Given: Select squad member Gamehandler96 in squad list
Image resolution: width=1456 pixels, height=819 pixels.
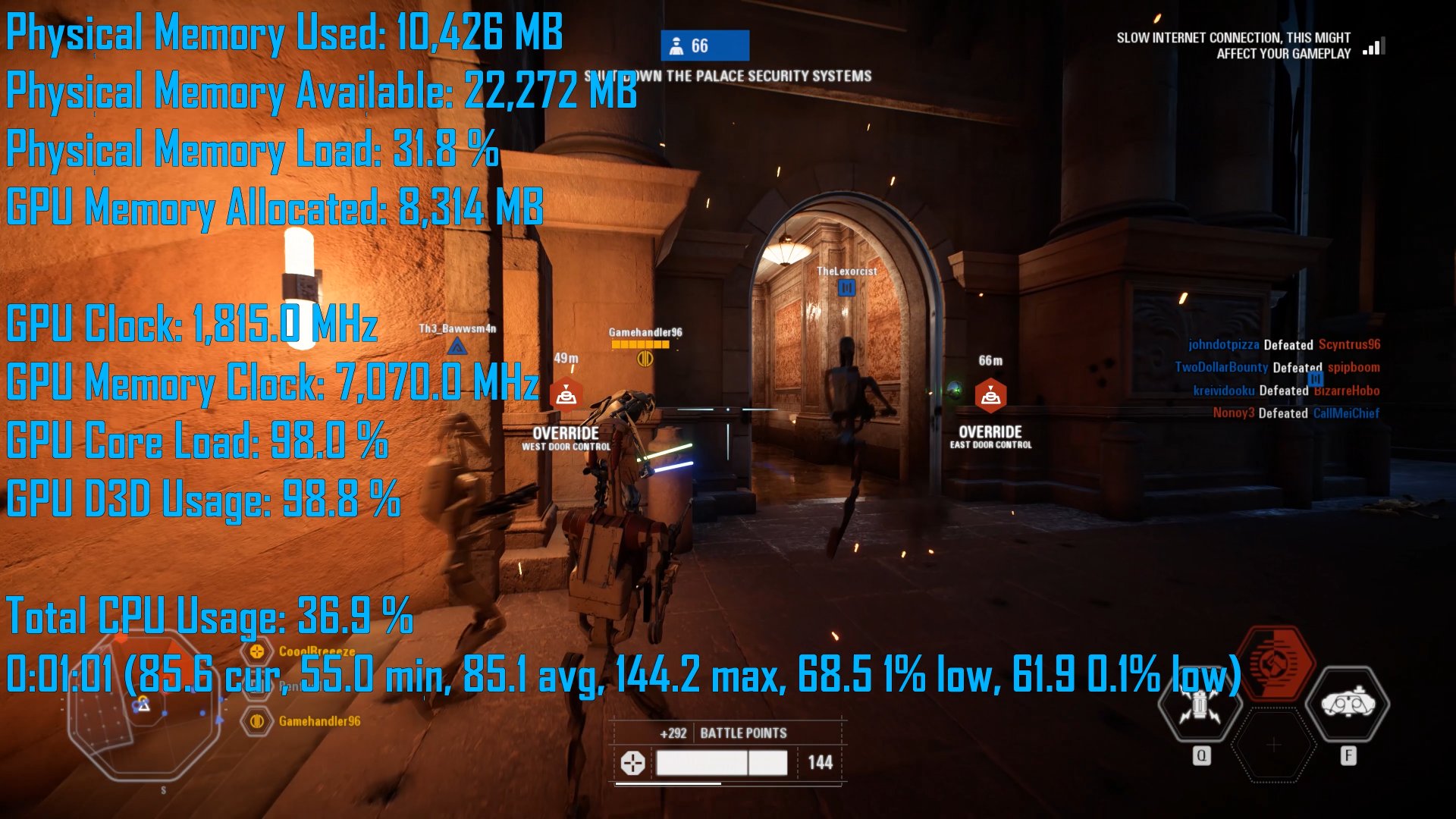Looking at the screenshot, I should [x=318, y=721].
